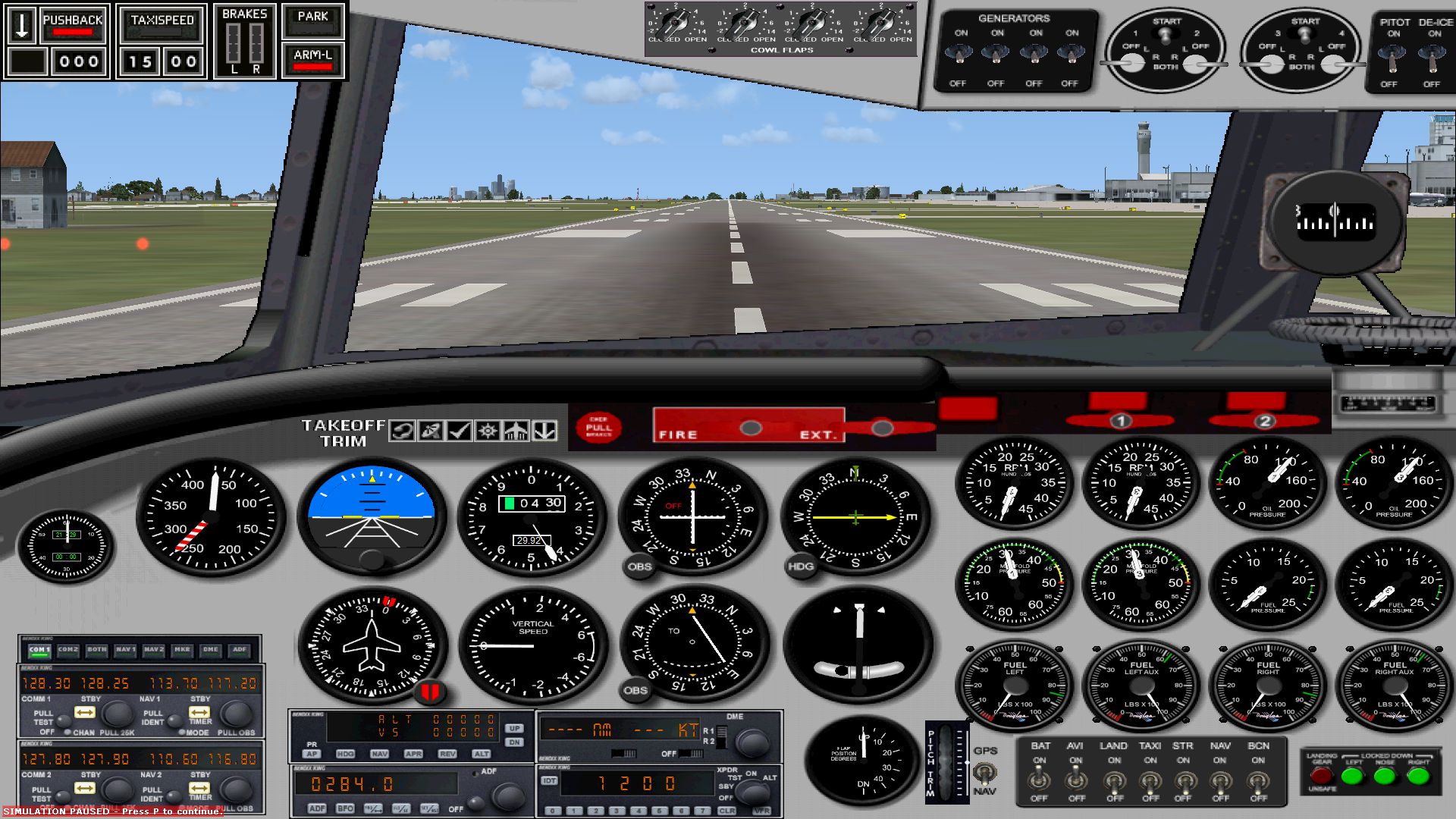1456x819 pixels.
Task: Select COM1 on the audio panel
Action: tap(39, 650)
